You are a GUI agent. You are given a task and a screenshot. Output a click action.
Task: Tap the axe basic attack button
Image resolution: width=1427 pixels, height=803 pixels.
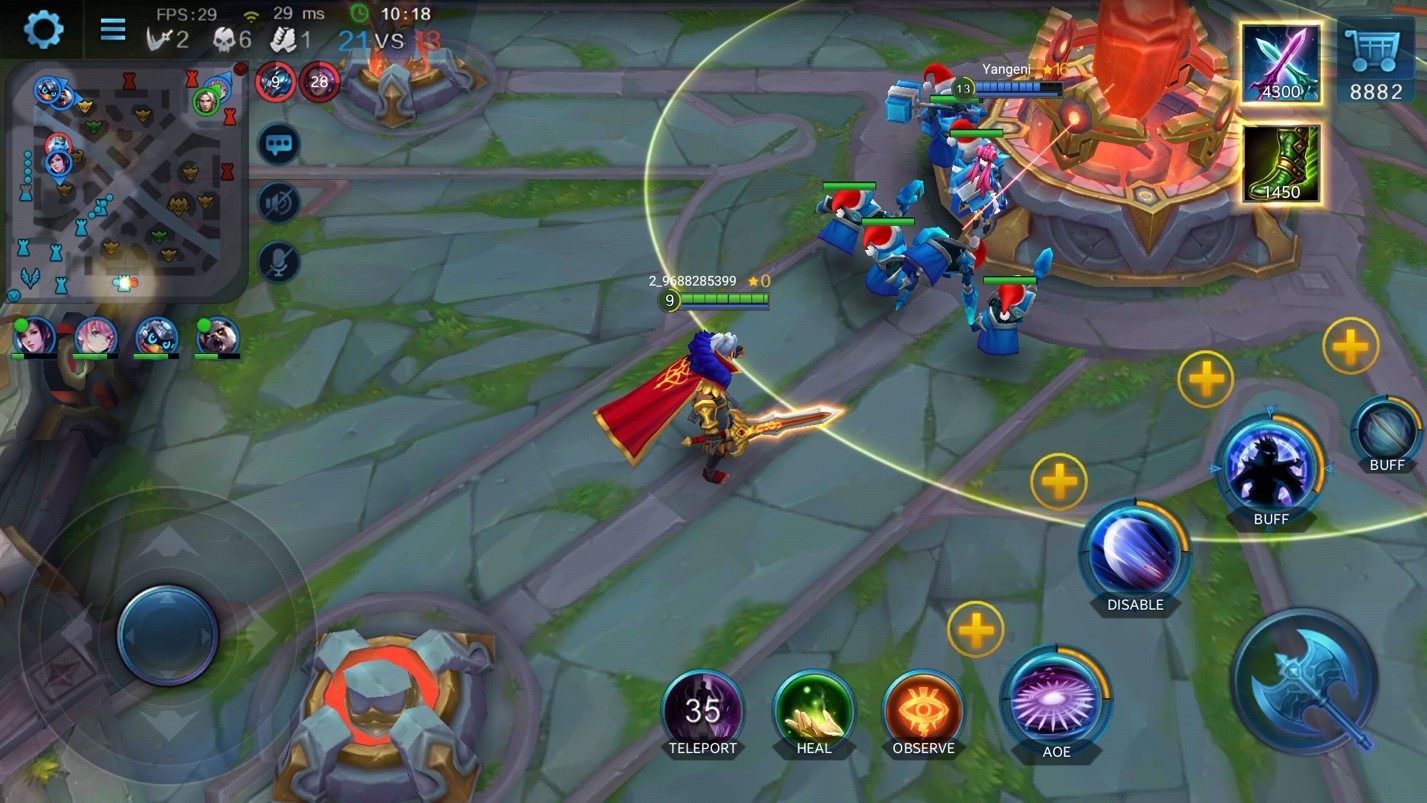coord(1304,682)
